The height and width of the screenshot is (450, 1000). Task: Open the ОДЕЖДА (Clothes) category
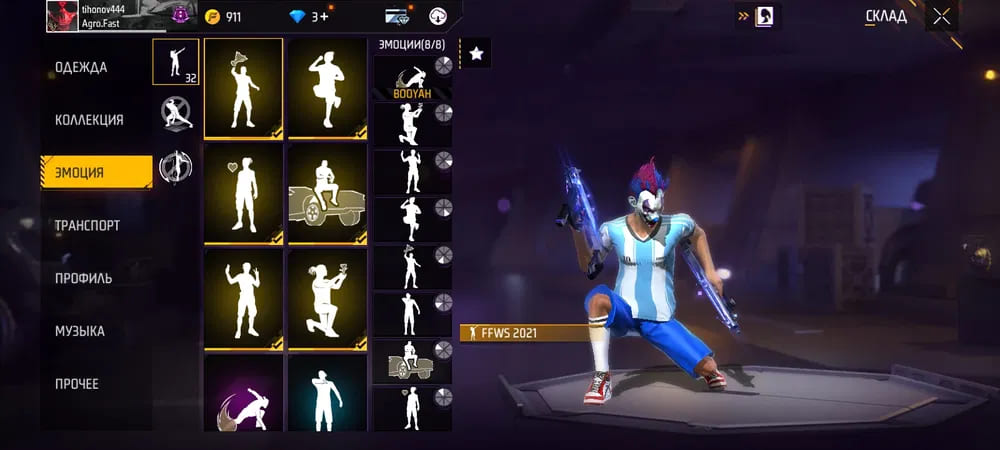tap(81, 67)
